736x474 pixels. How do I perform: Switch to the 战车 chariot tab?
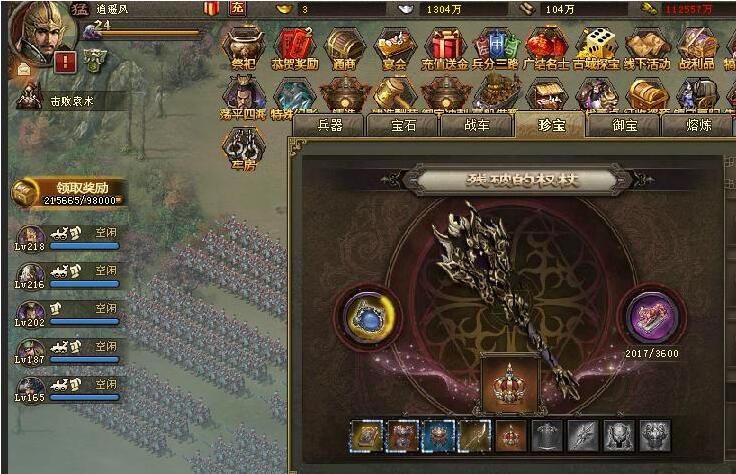[x=475, y=125]
